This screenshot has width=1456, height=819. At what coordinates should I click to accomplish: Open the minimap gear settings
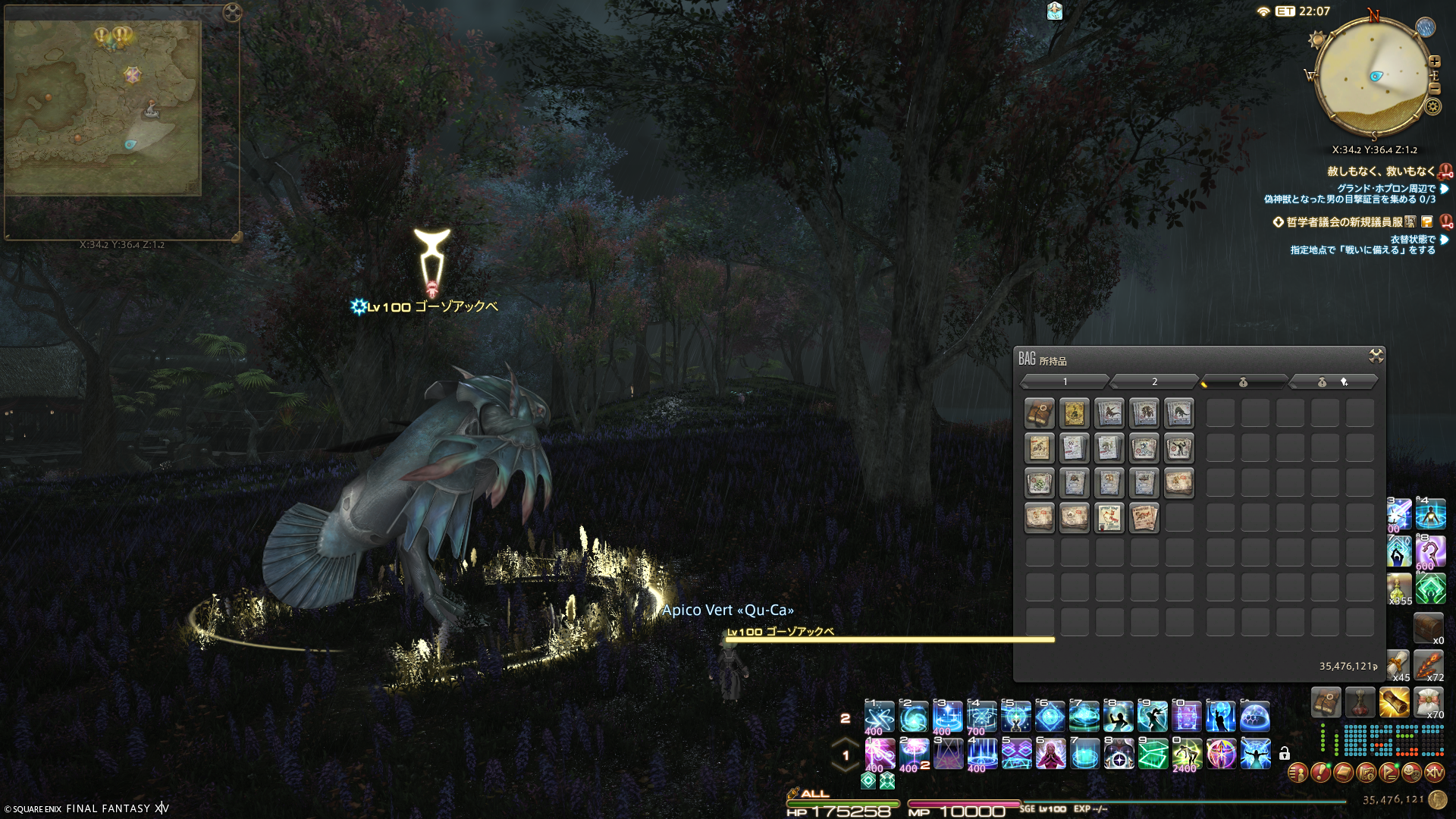point(1432,107)
